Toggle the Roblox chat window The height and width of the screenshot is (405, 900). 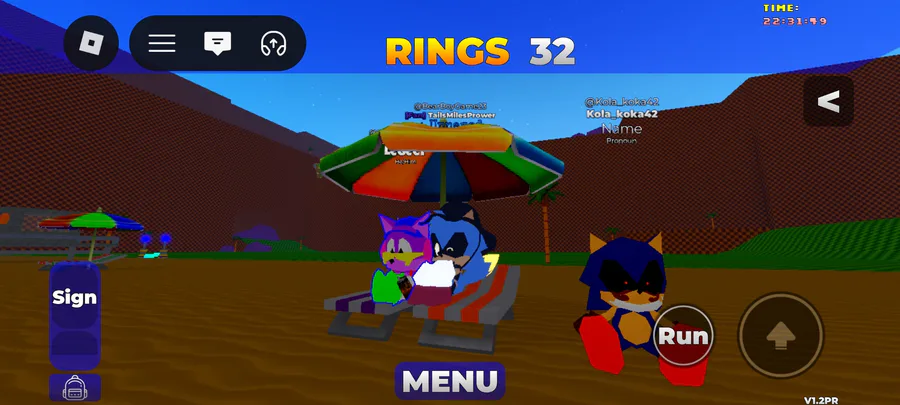pos(217,43)
